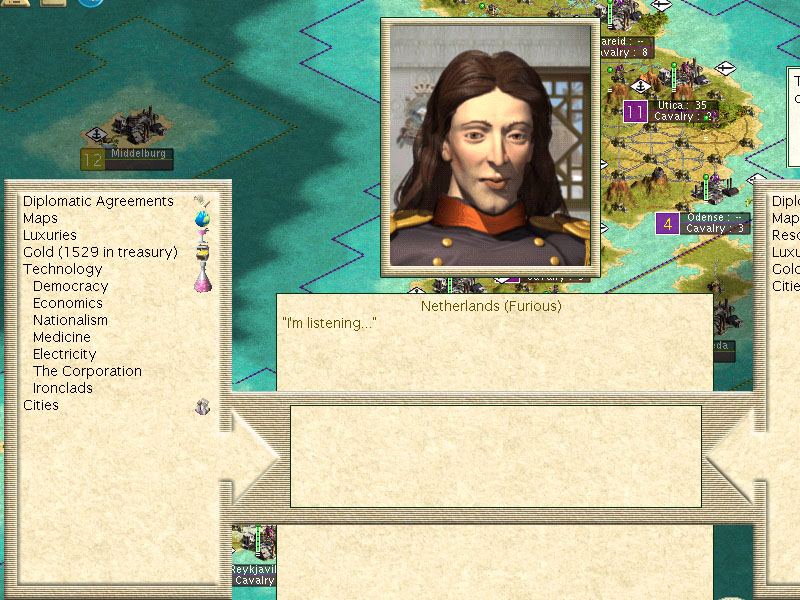The width and height of the screenshot is (800, 600).
Task: Expand the Resources trade category
Action: tap(785, 235)
